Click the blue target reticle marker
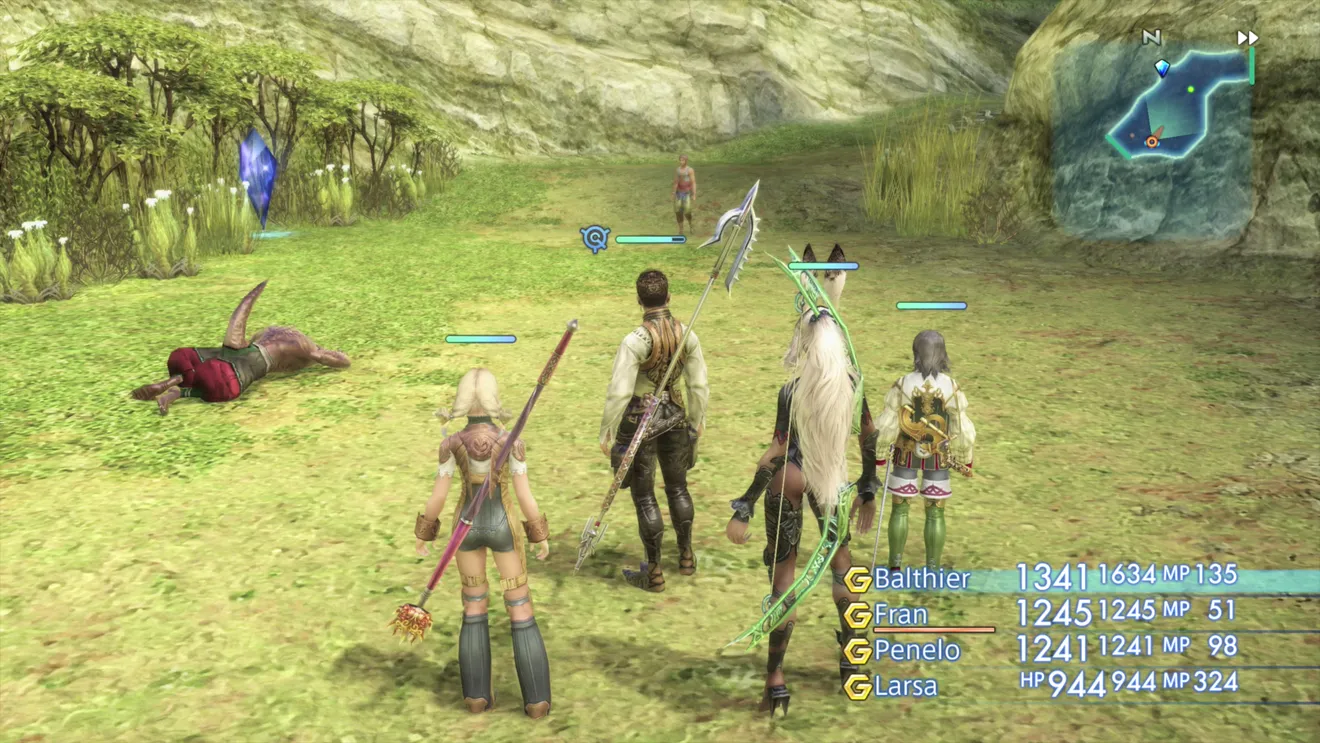Viewport: 1320px width, 743px height. (595, 238)
